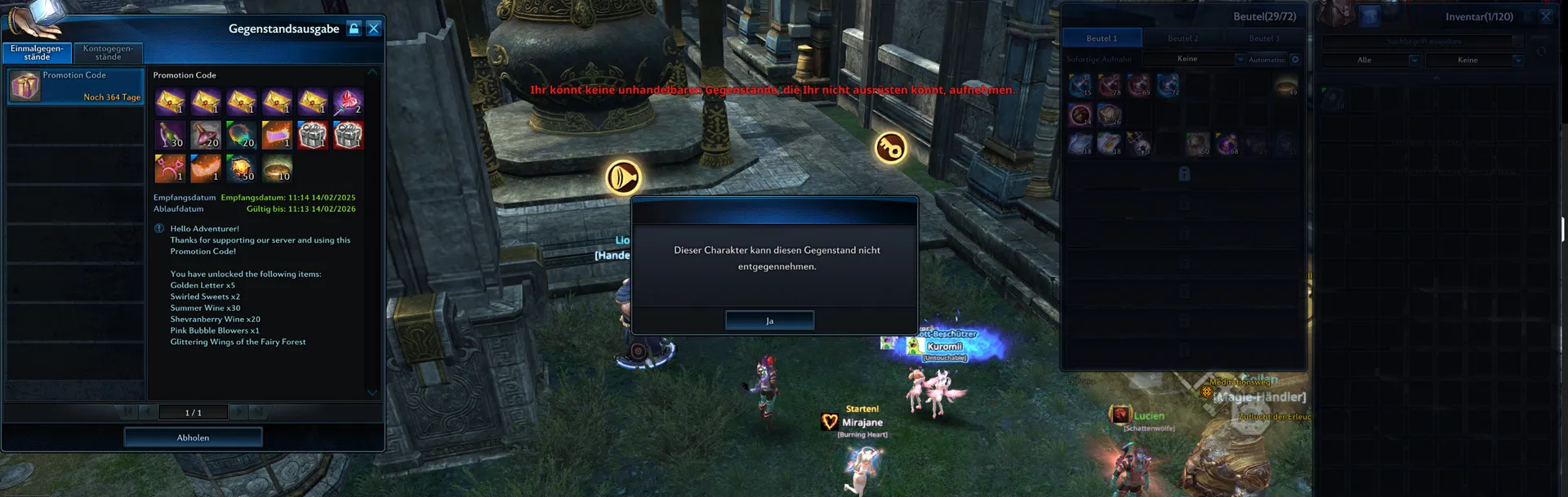Go to the next page of items
This screenshot has height=497, width=1568.
238,412
